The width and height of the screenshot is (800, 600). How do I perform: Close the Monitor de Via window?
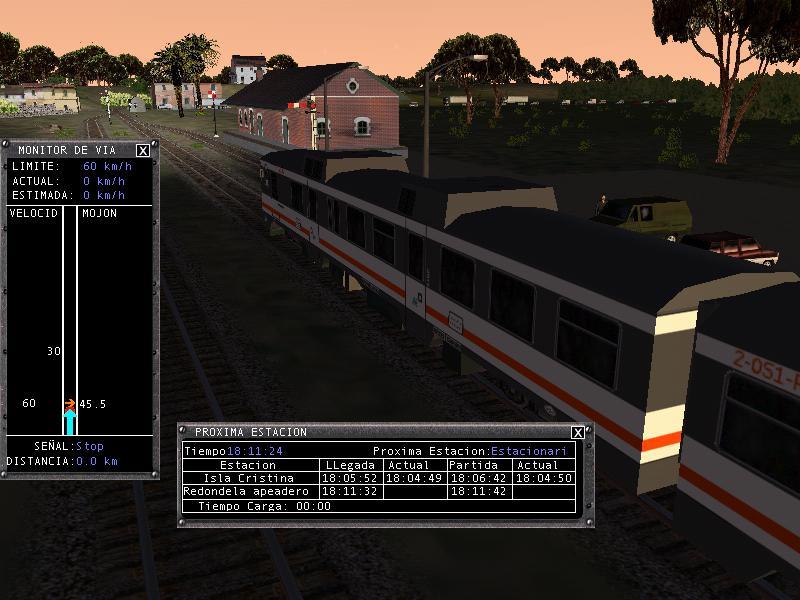click(x=143, y=151)
